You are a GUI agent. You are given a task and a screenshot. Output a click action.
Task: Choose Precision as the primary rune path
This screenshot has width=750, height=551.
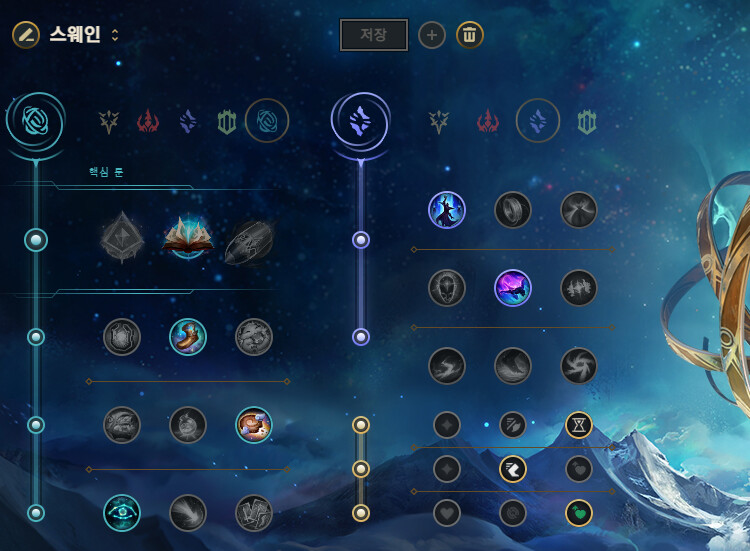(109, 122)
